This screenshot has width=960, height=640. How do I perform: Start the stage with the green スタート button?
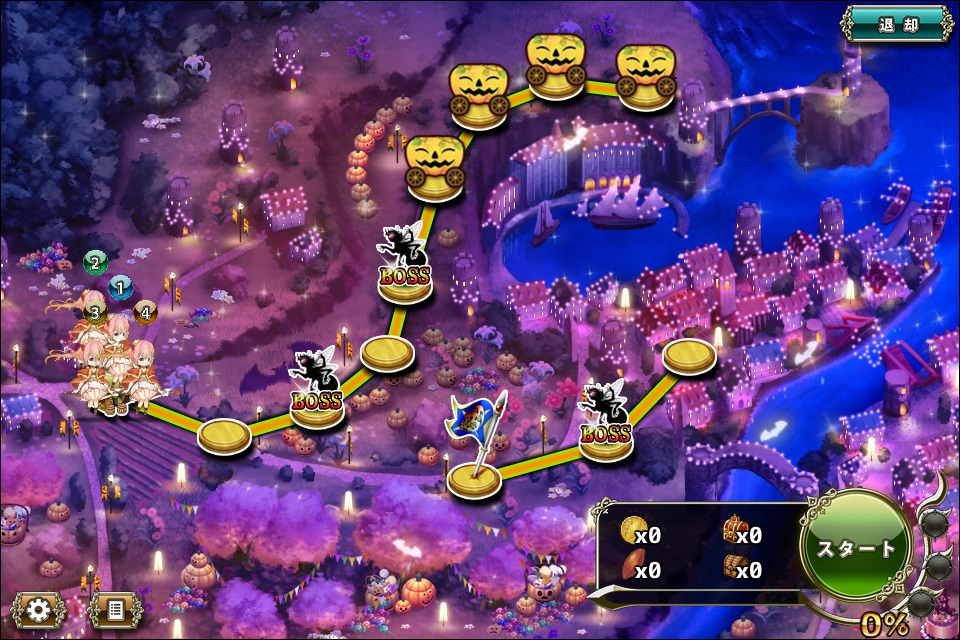tap(856, 549)
